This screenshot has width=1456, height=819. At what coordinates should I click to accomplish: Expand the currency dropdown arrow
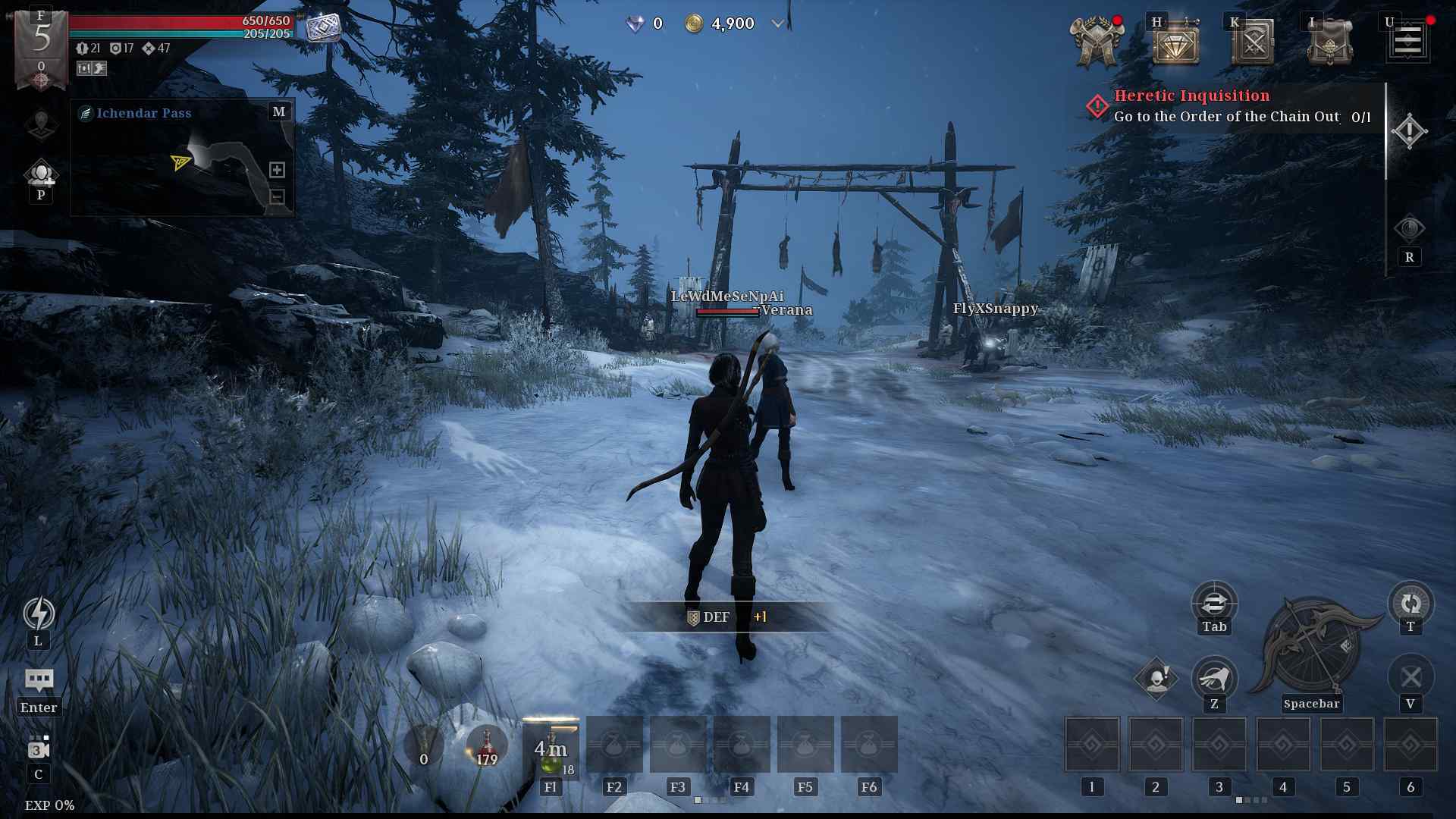(777, 24)
